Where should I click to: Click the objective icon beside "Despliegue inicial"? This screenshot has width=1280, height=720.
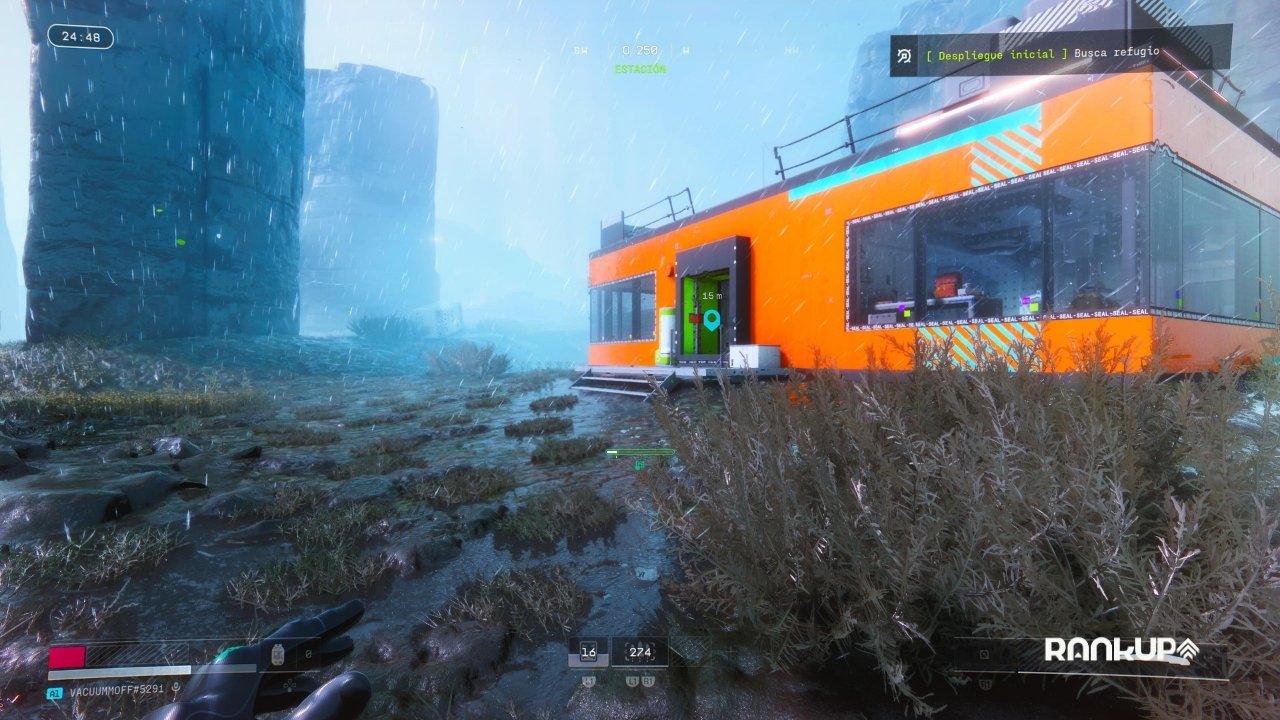904,56
